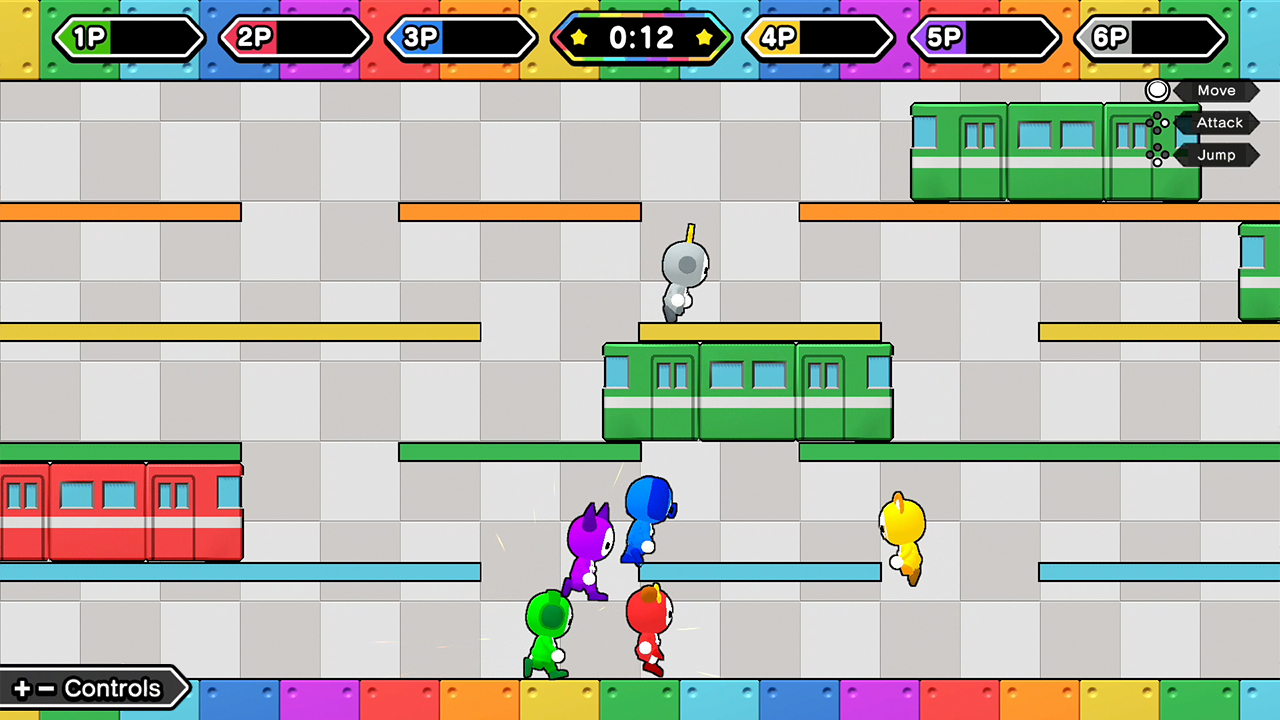Click the rainbow timer showing 0:12
The image size is (1280, 720).
tap(641, 39)
